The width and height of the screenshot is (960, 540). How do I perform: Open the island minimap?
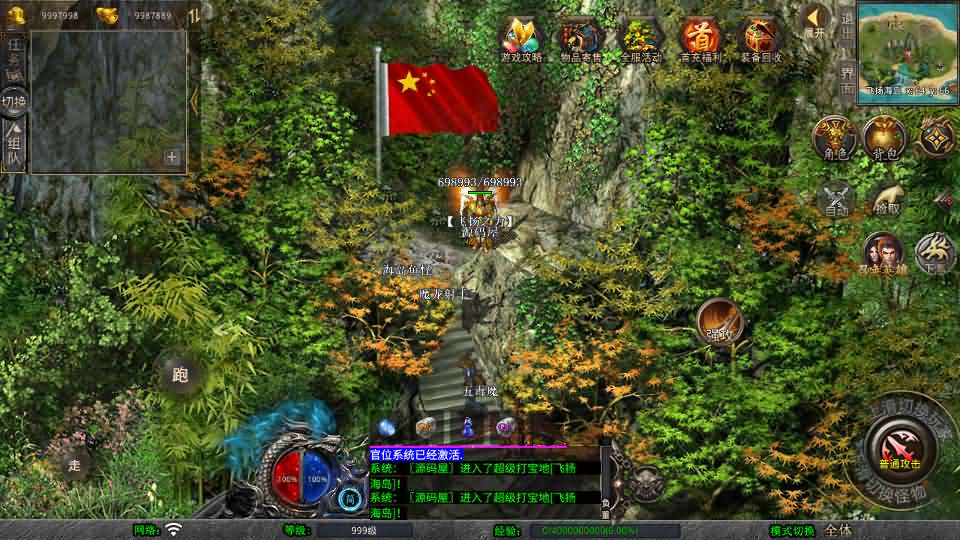(906, 46)
